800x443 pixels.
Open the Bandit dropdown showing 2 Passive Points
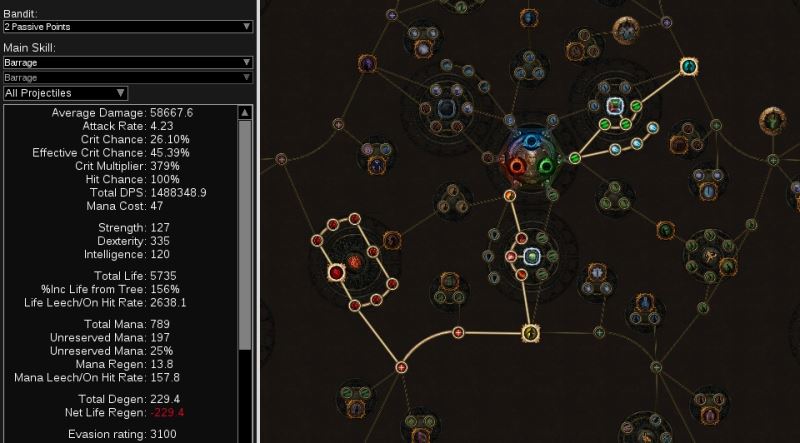127,27
